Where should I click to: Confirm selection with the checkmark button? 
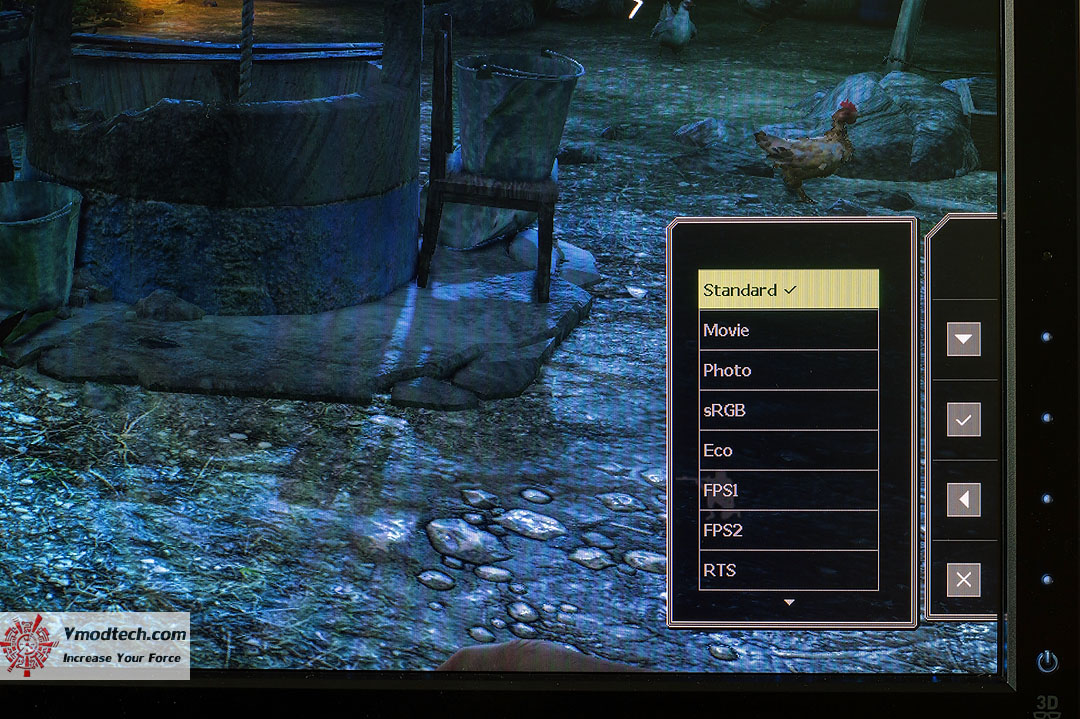pyautogui.click(x=963, y=420)
